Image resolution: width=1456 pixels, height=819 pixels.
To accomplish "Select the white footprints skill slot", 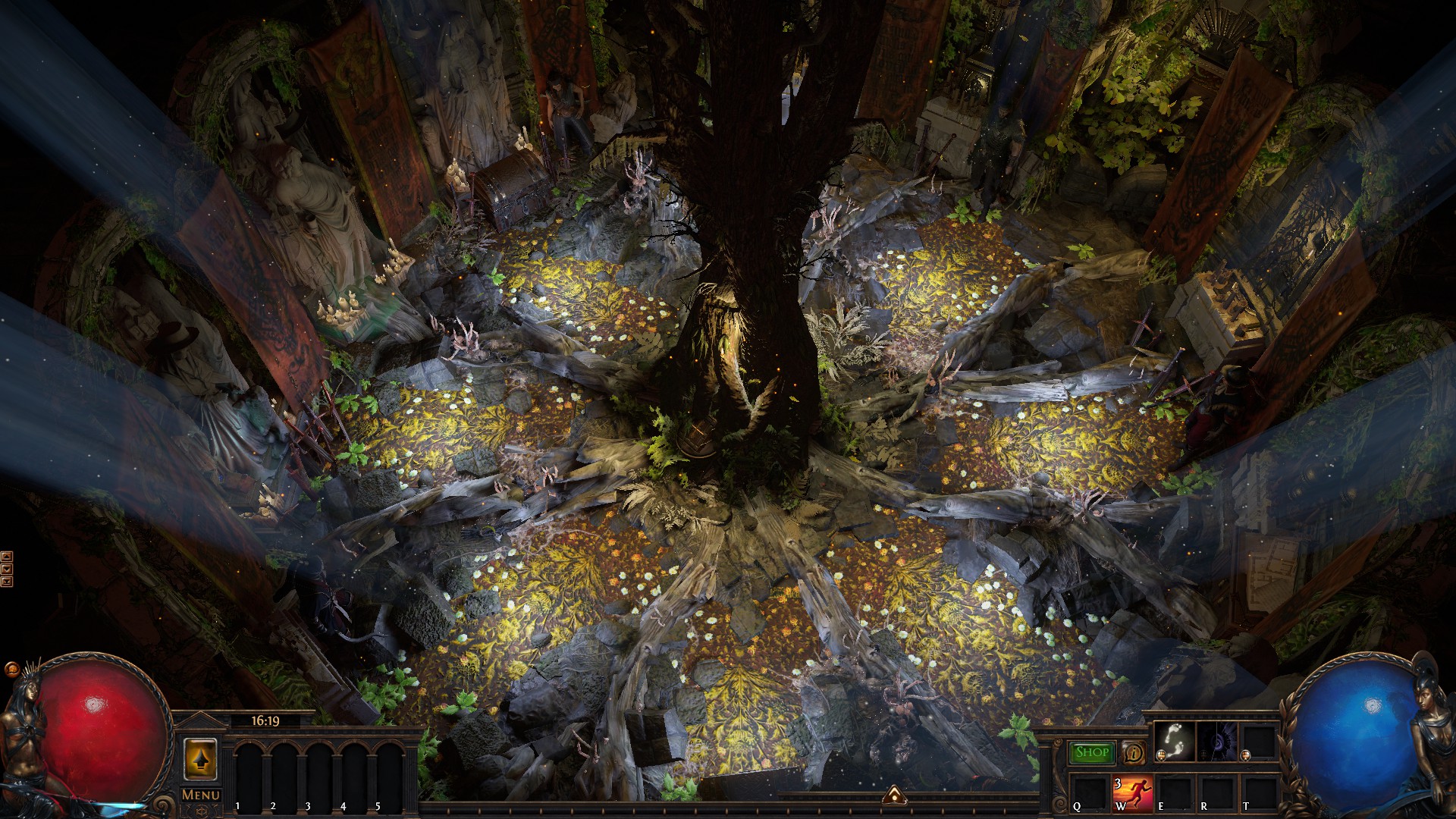I will pos(1173,742).
